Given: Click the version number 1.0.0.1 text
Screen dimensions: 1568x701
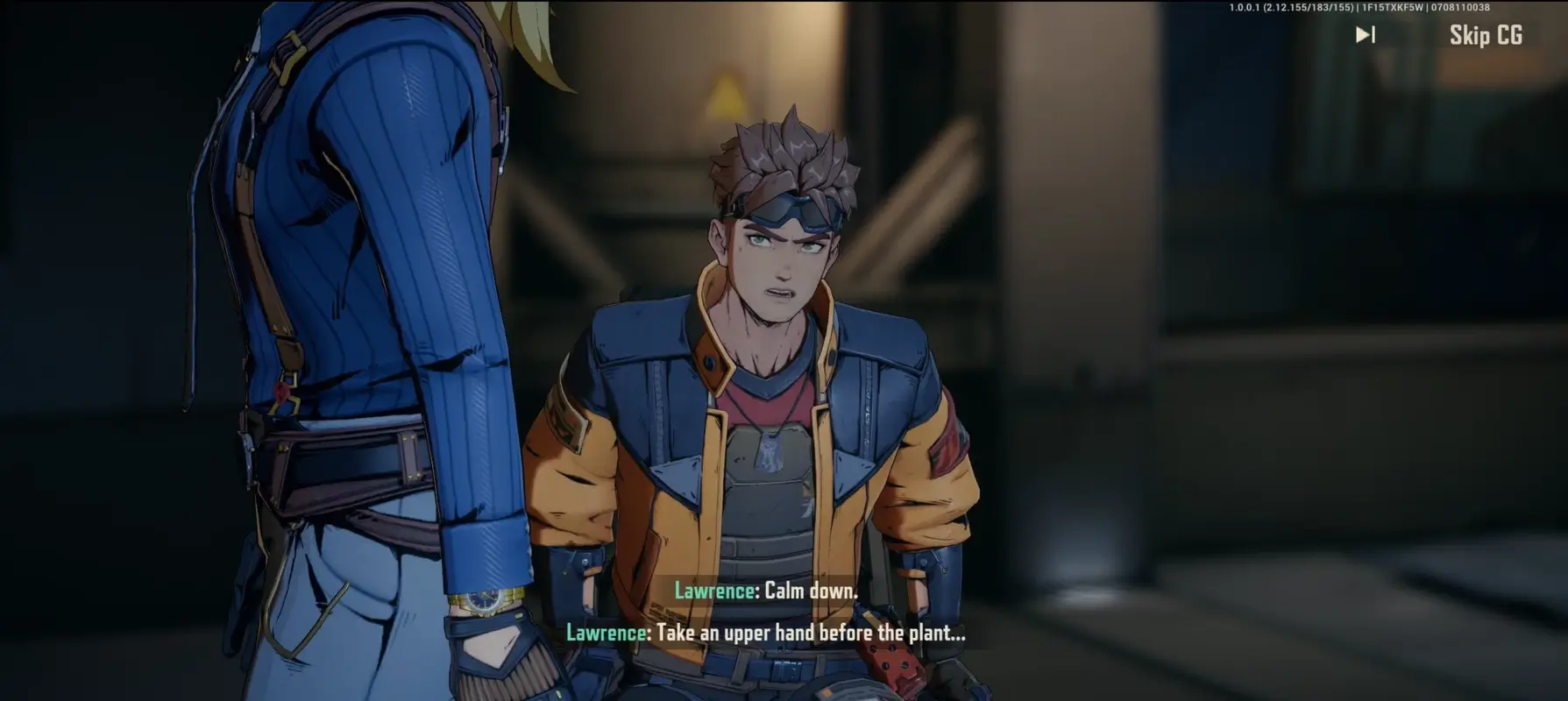Looking at the screenshot, I should click(1245, 7).
